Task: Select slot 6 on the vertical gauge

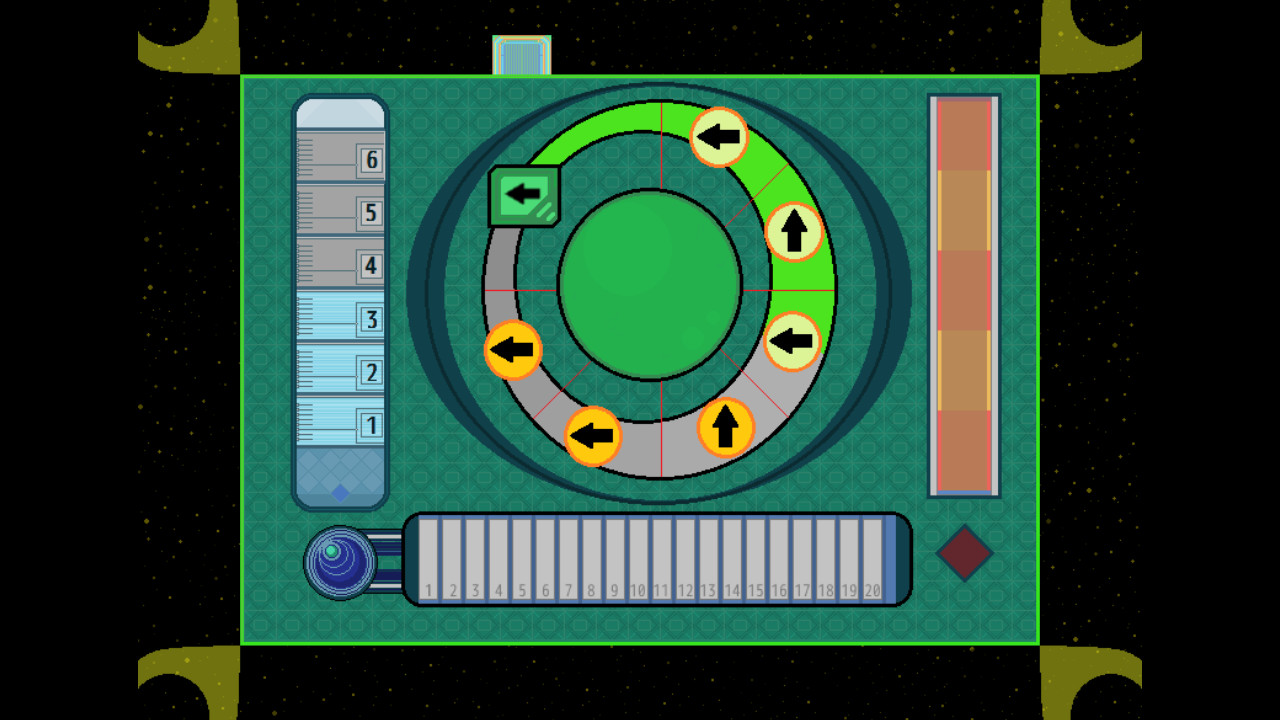Action: (371, 159)
